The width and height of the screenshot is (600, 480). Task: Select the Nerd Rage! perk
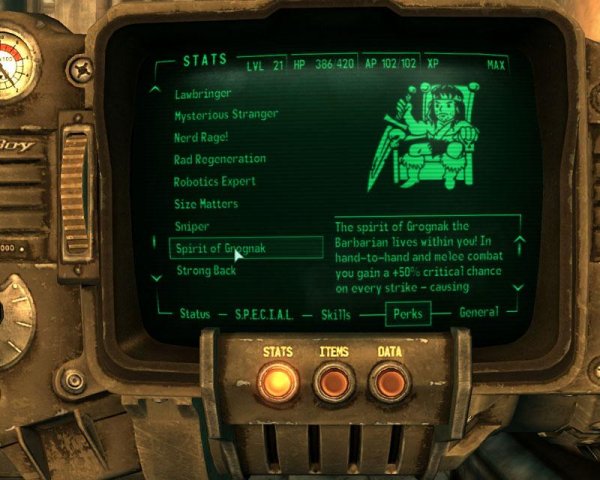[x=201, y=137]
